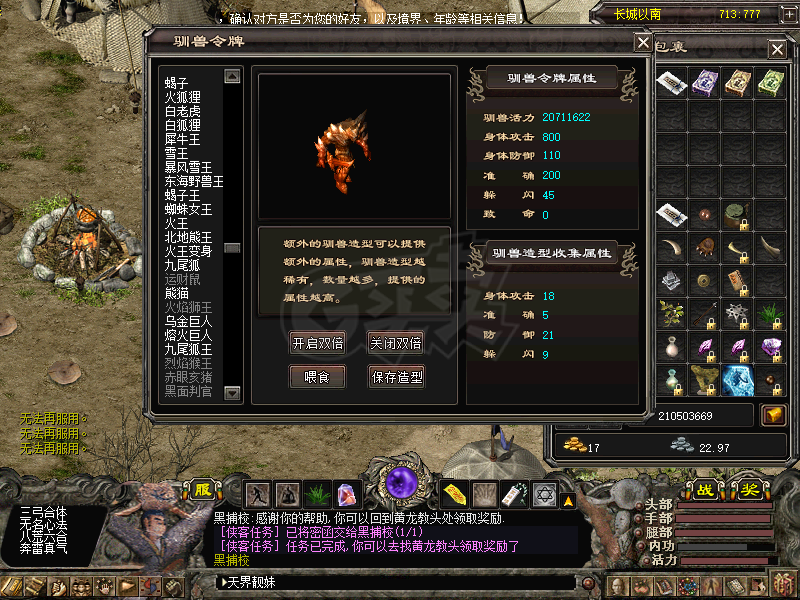Select 白老虎 in the beast list
800x600 pixels.
pyautogui.click(x=183, y=111)
